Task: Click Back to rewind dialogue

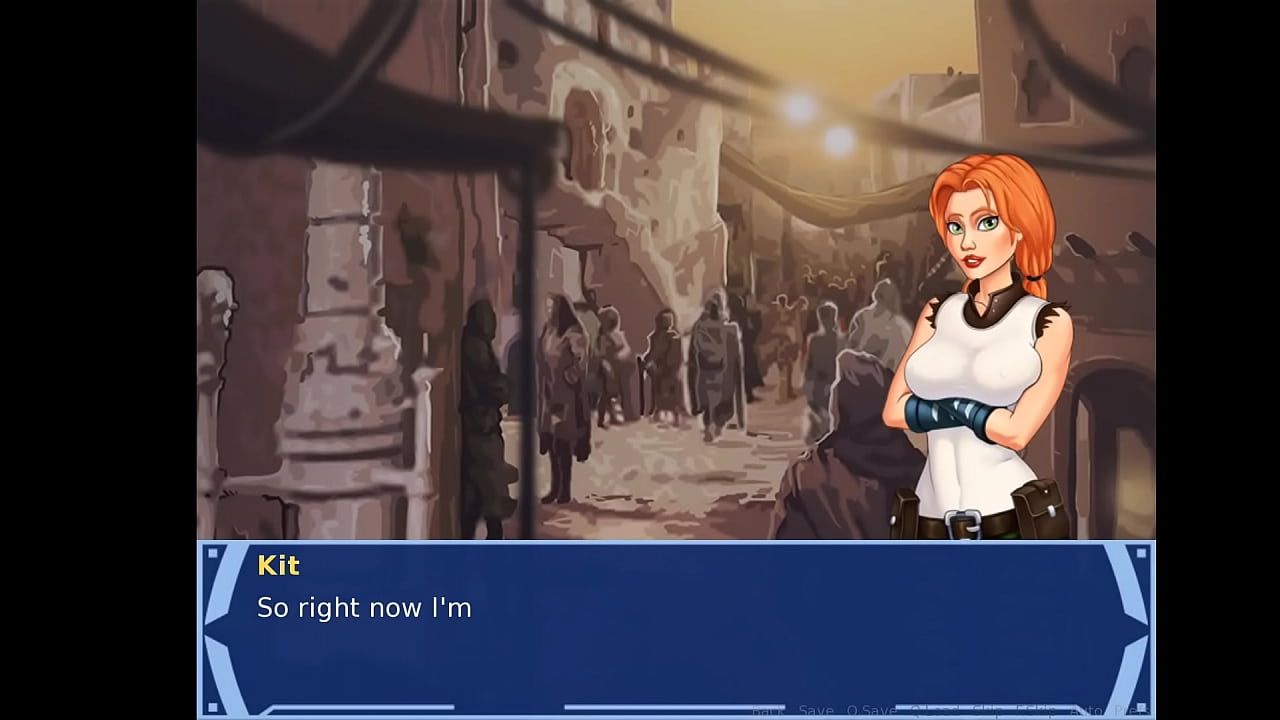Action: click(768, 708)
